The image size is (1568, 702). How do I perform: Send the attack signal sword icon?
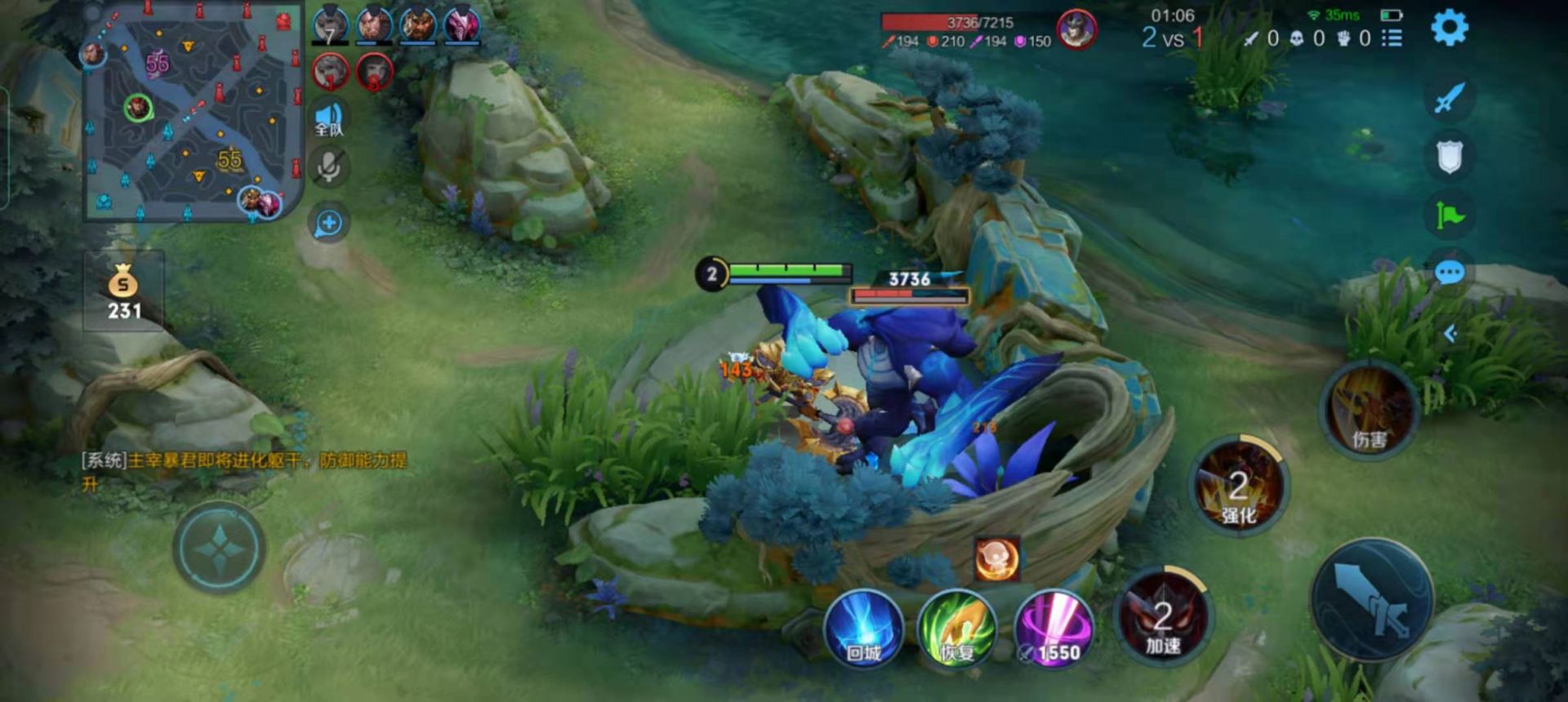[1450, 99]
